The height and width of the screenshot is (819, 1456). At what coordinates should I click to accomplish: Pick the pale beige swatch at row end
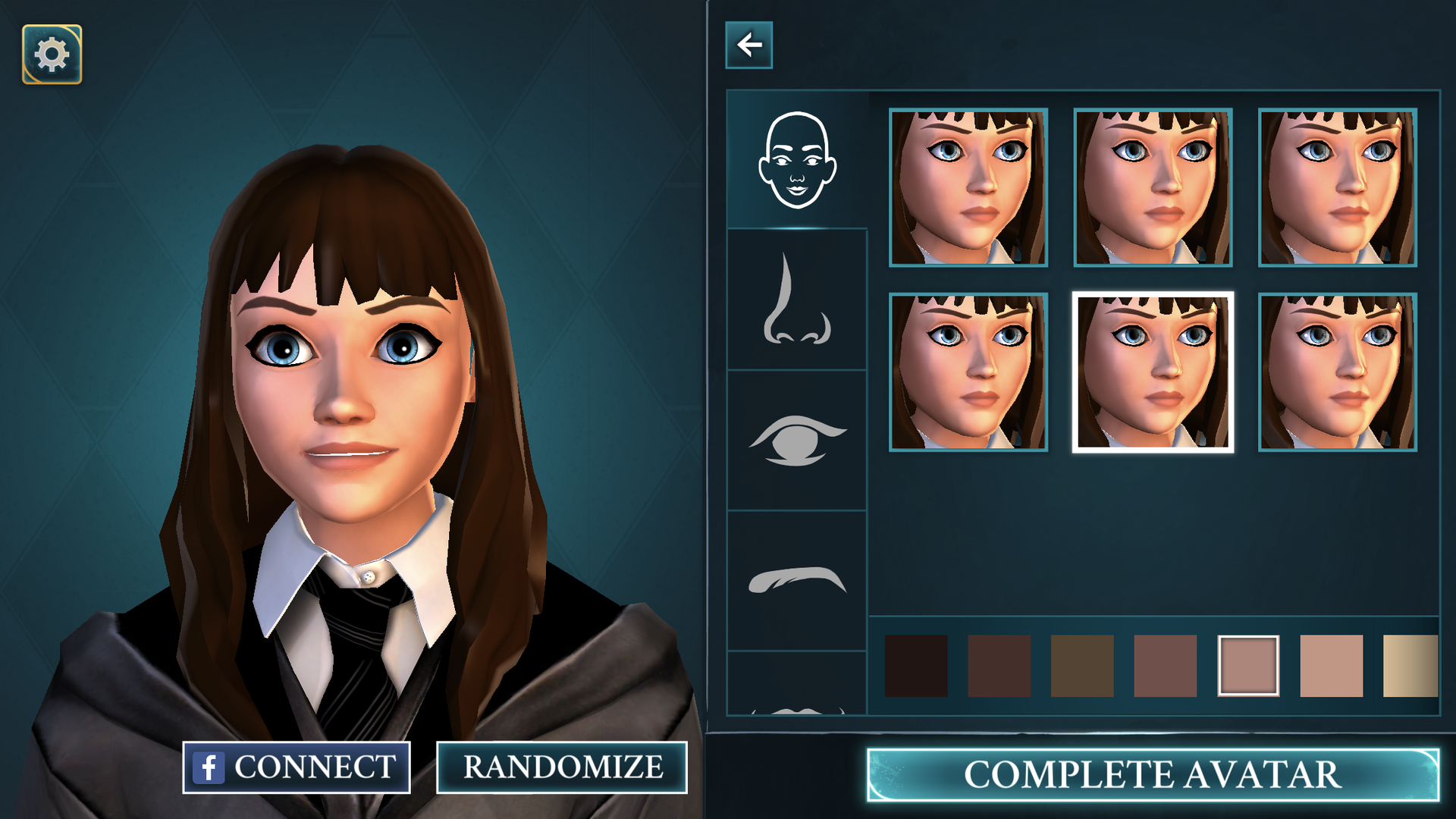tap(1410, 666)
